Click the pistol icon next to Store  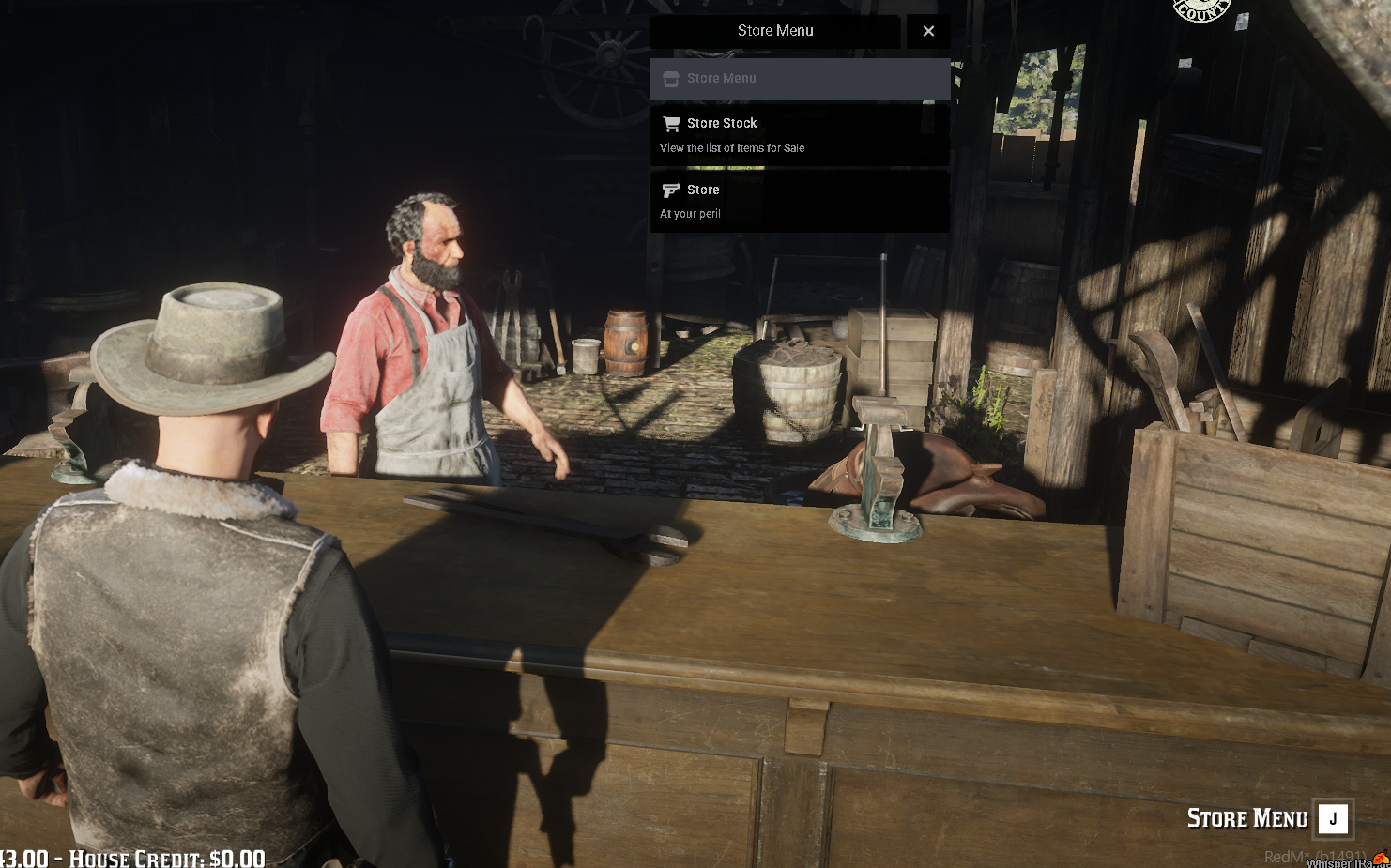pos(671,190)
